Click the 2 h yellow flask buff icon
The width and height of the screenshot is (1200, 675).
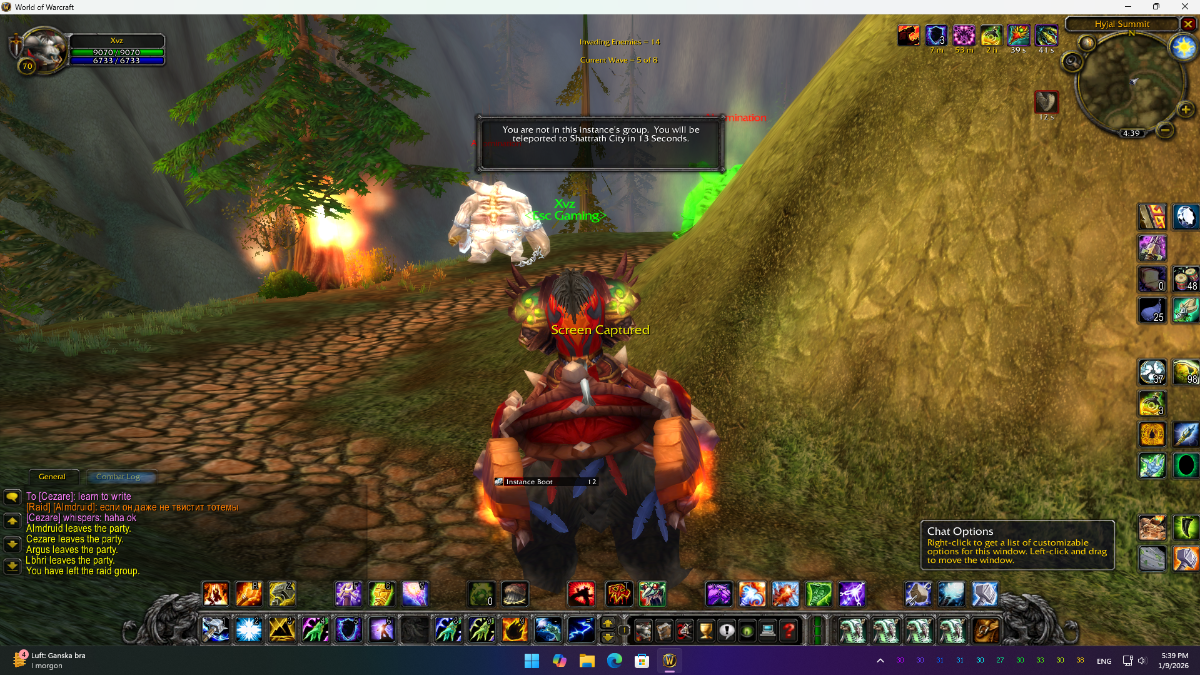tap(991, 37)
